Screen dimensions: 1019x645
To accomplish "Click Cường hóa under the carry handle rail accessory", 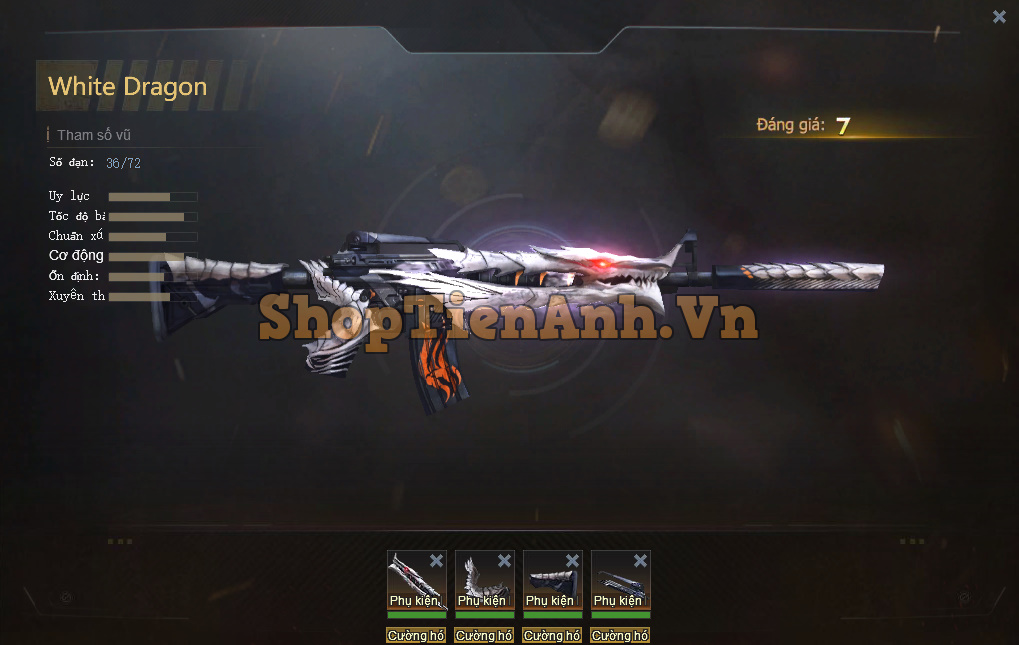I will pos(620,636).
